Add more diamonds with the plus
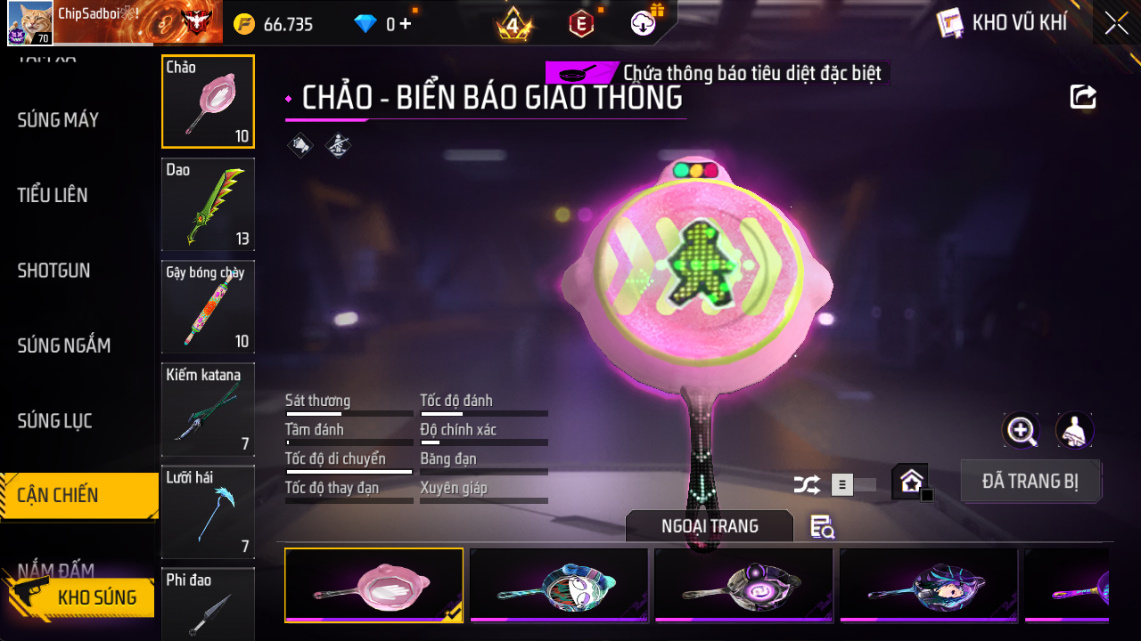The height and width of the screenshot is (641, 1141). (x=405, y=24)
